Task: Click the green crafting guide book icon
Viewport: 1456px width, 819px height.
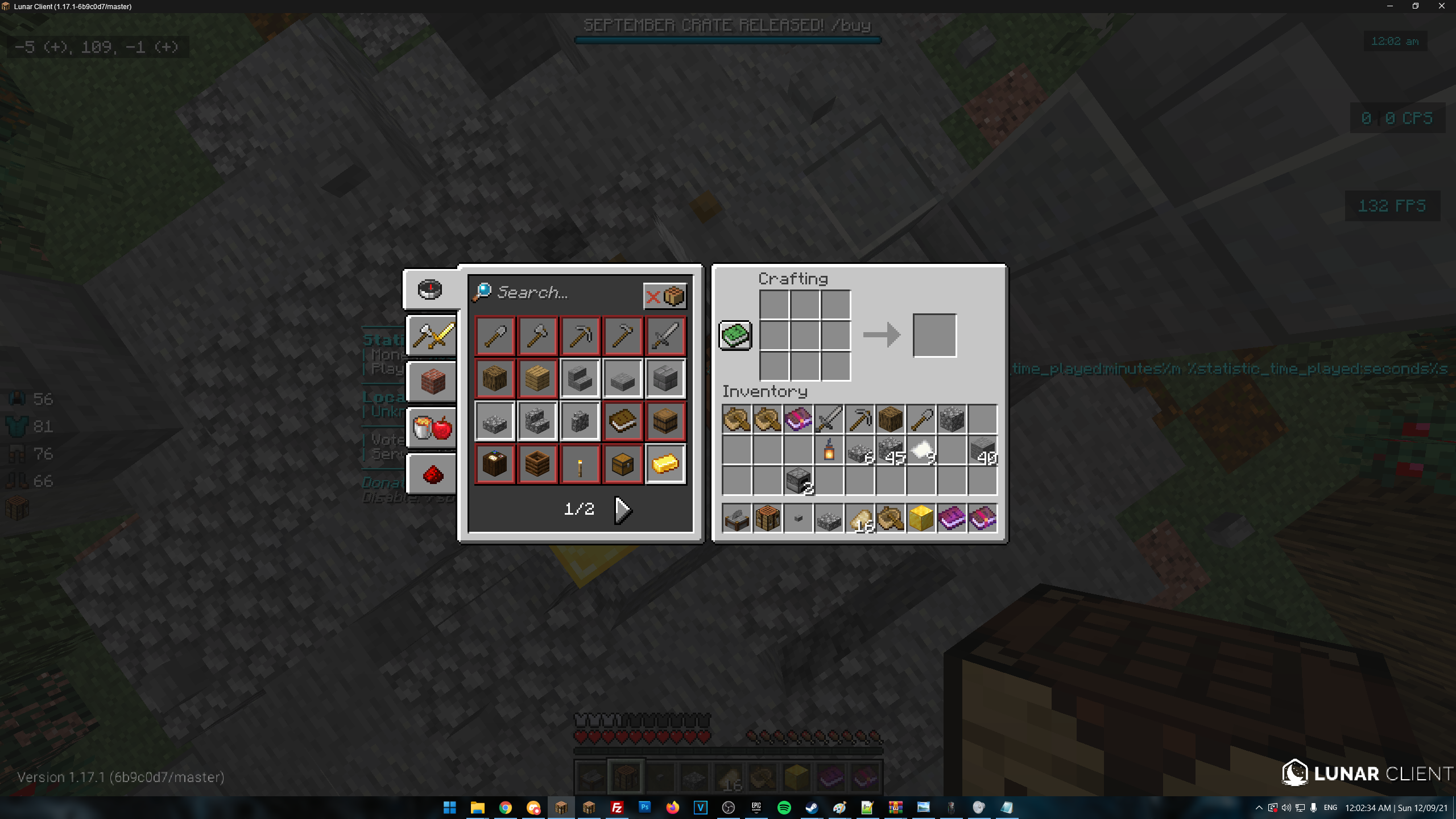Action: coord(735,335)
